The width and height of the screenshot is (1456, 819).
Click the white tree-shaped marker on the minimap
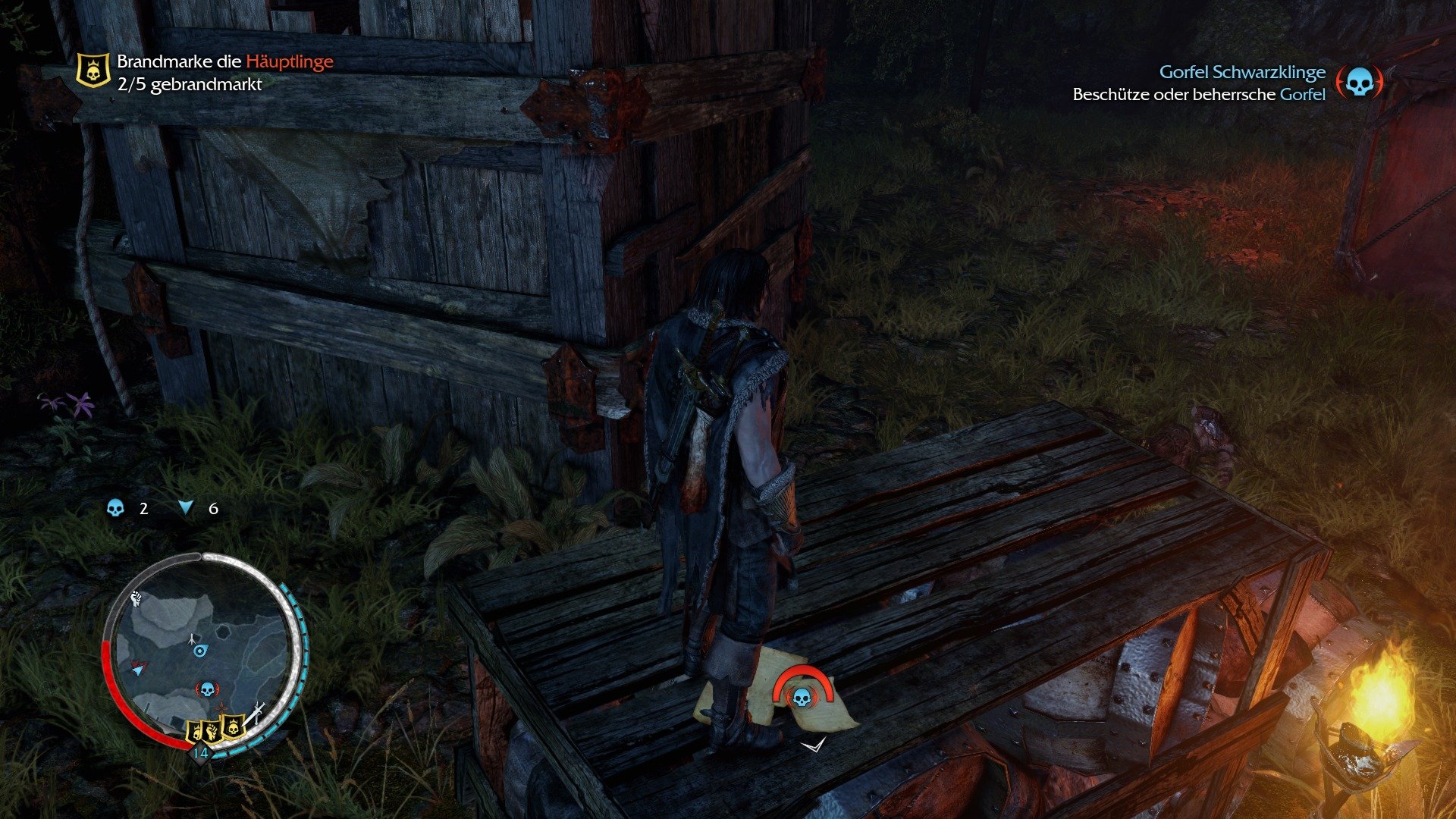pyautogui.click(x=193, y=639)
